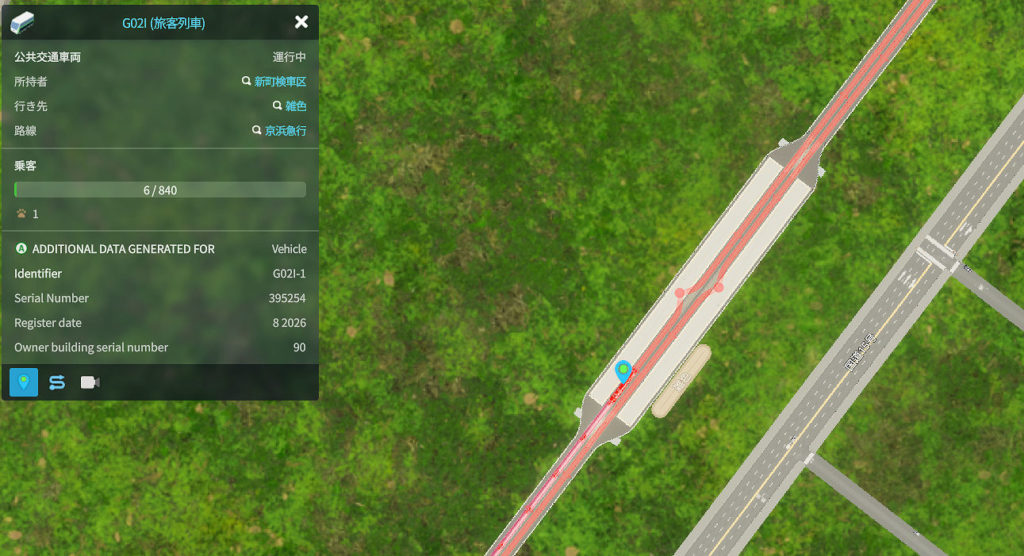Activate the follow camera icon

[90, 382]
